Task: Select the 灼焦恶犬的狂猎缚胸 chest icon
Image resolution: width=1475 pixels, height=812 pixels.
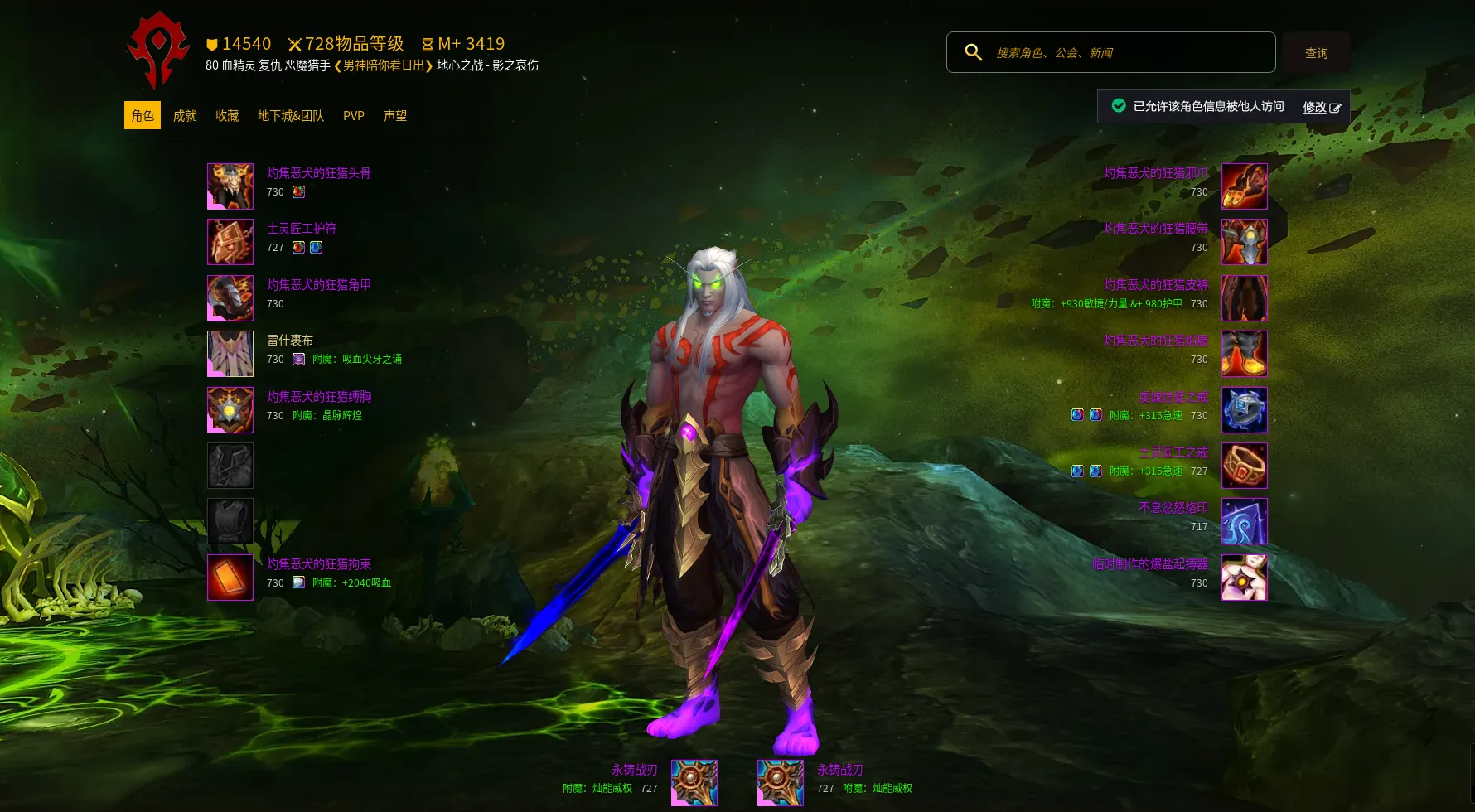Action: coord(230,409)
